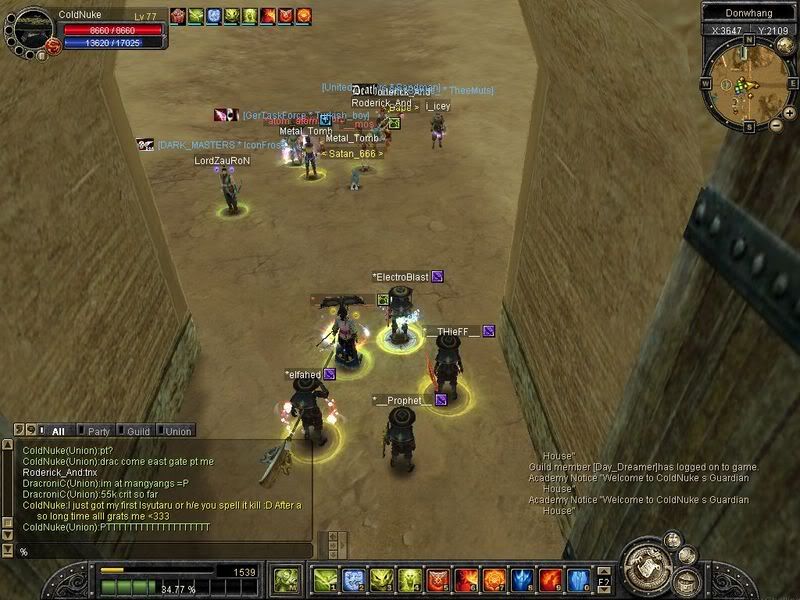Click the first red buff icon
This screenshot has width=800, height=600.
pyautogui.click(x=178, y=15)
